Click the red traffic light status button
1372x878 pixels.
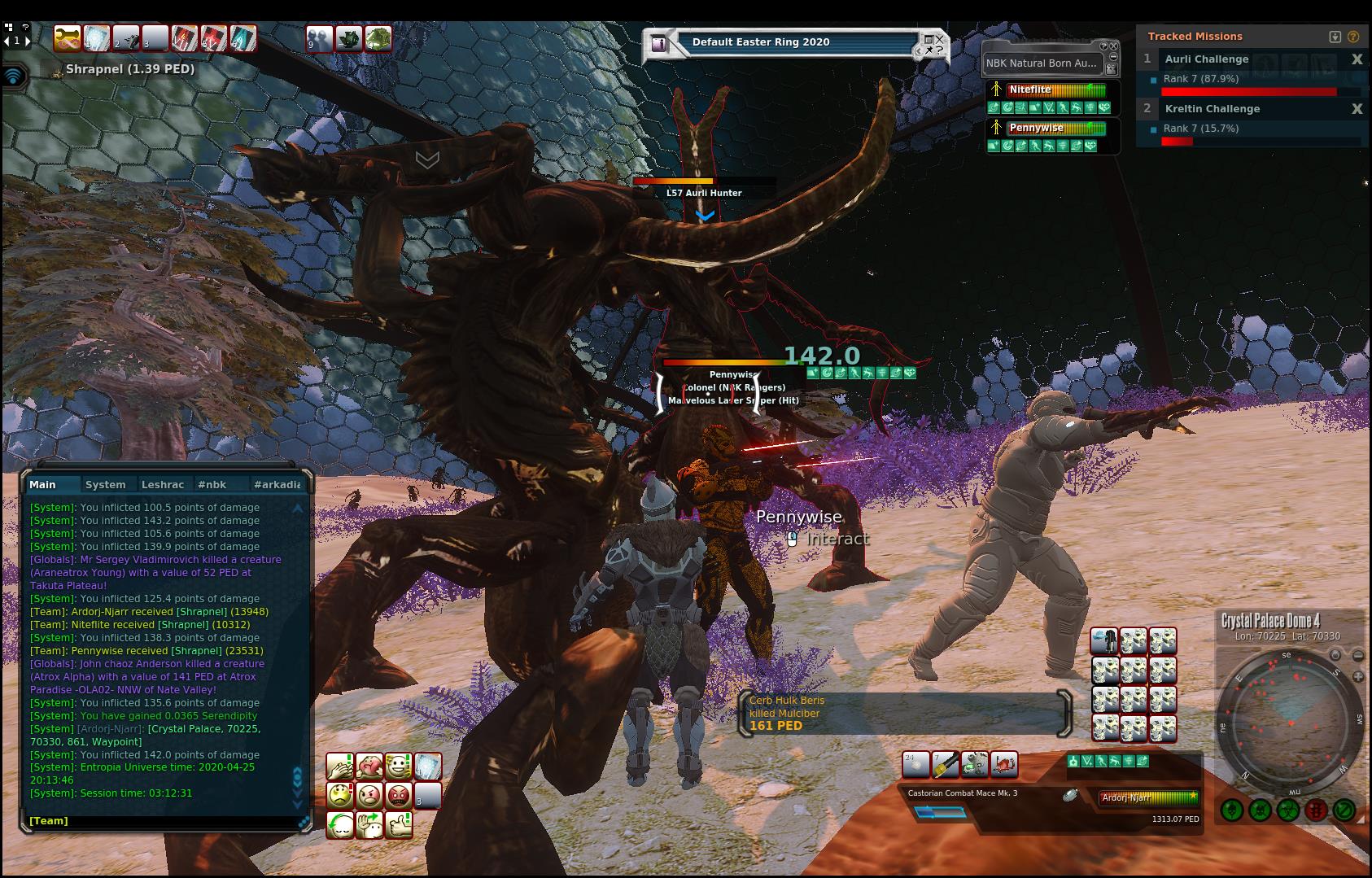click(x=1316, y=810)
